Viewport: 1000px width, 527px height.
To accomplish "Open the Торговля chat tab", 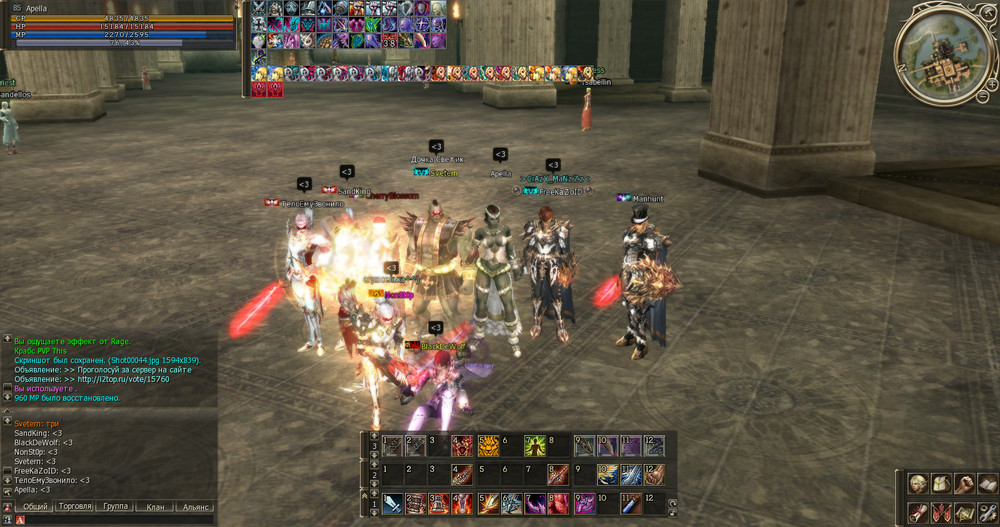I will point(75,507).
